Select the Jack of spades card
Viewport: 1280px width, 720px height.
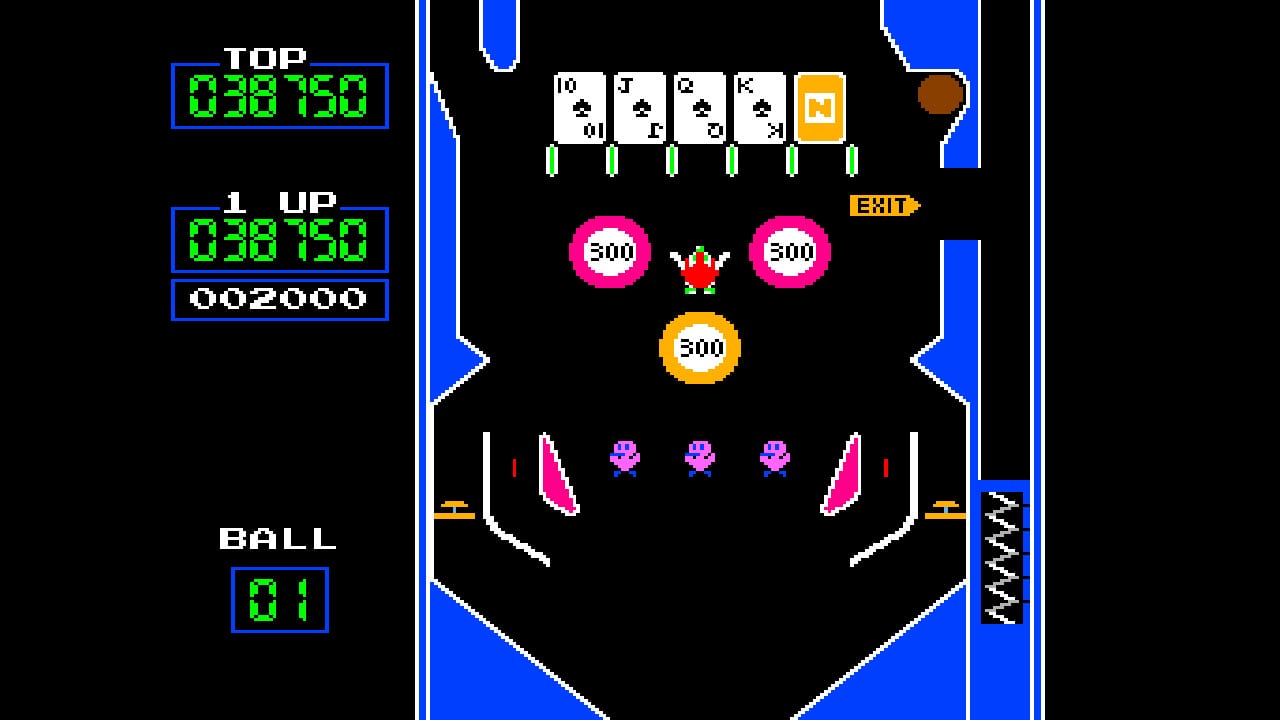637,105
